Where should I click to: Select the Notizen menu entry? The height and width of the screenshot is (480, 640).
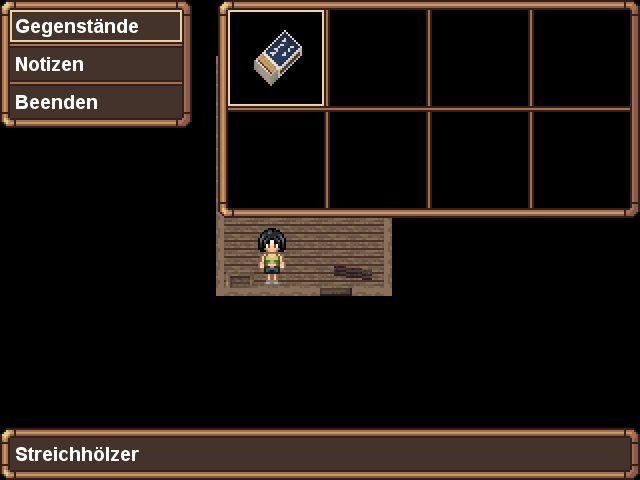click(96, 64)
